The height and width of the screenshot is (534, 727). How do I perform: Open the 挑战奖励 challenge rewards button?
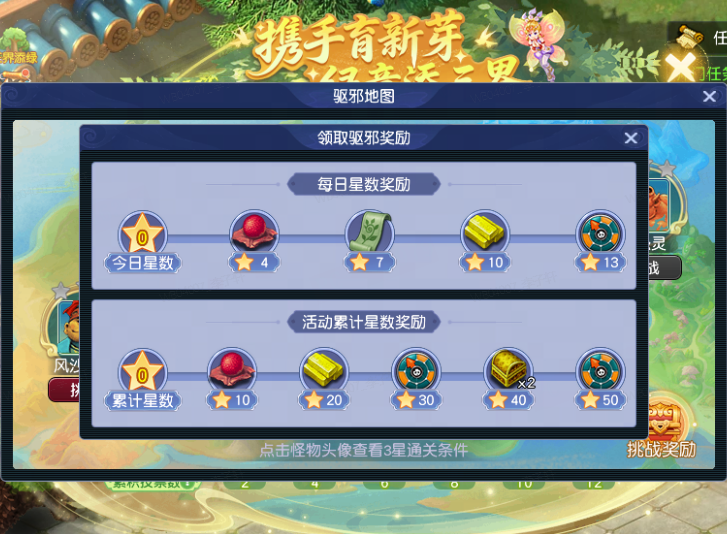tap(662, 430)
